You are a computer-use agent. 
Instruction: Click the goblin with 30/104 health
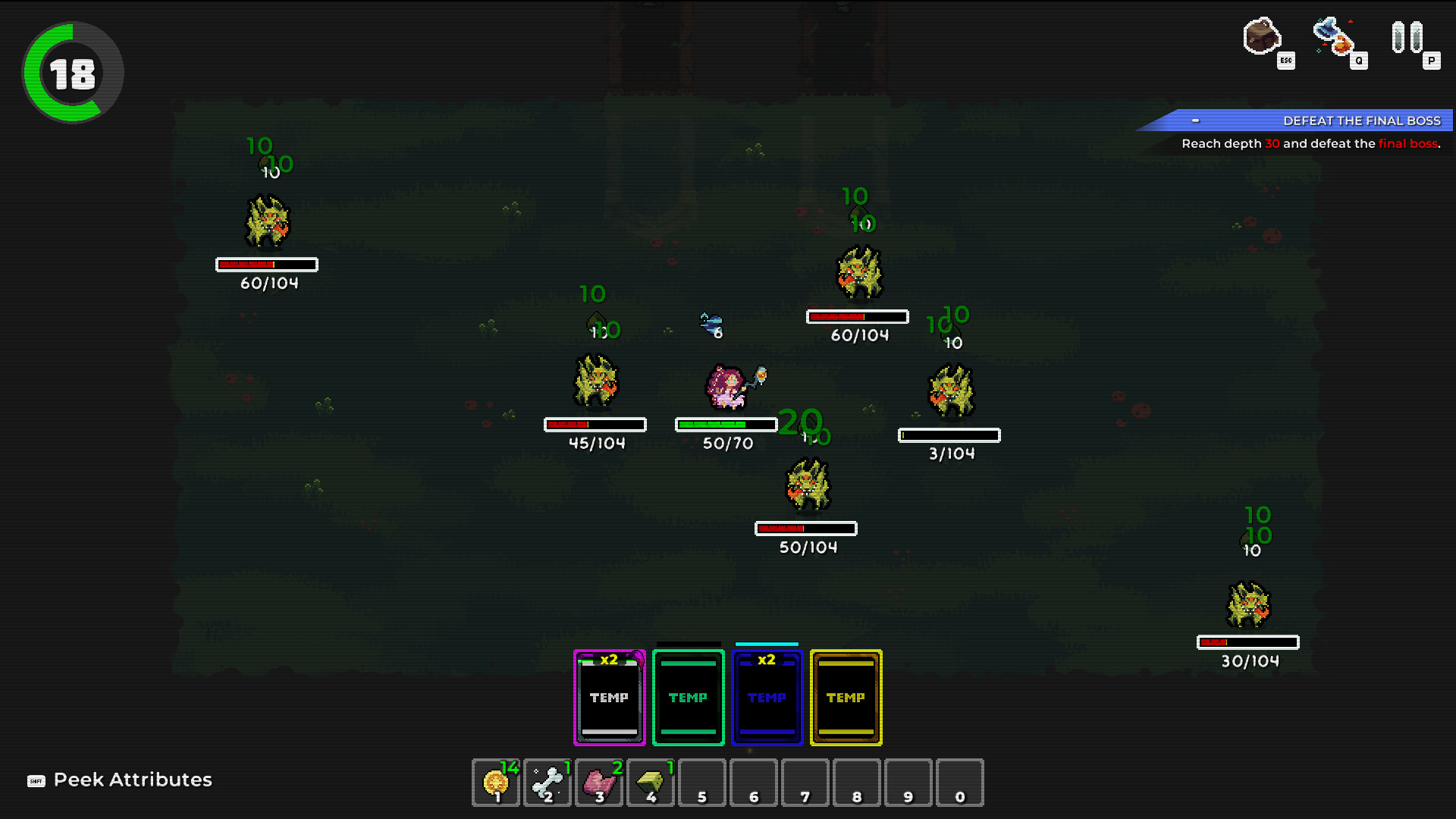tap(1247, 603)
